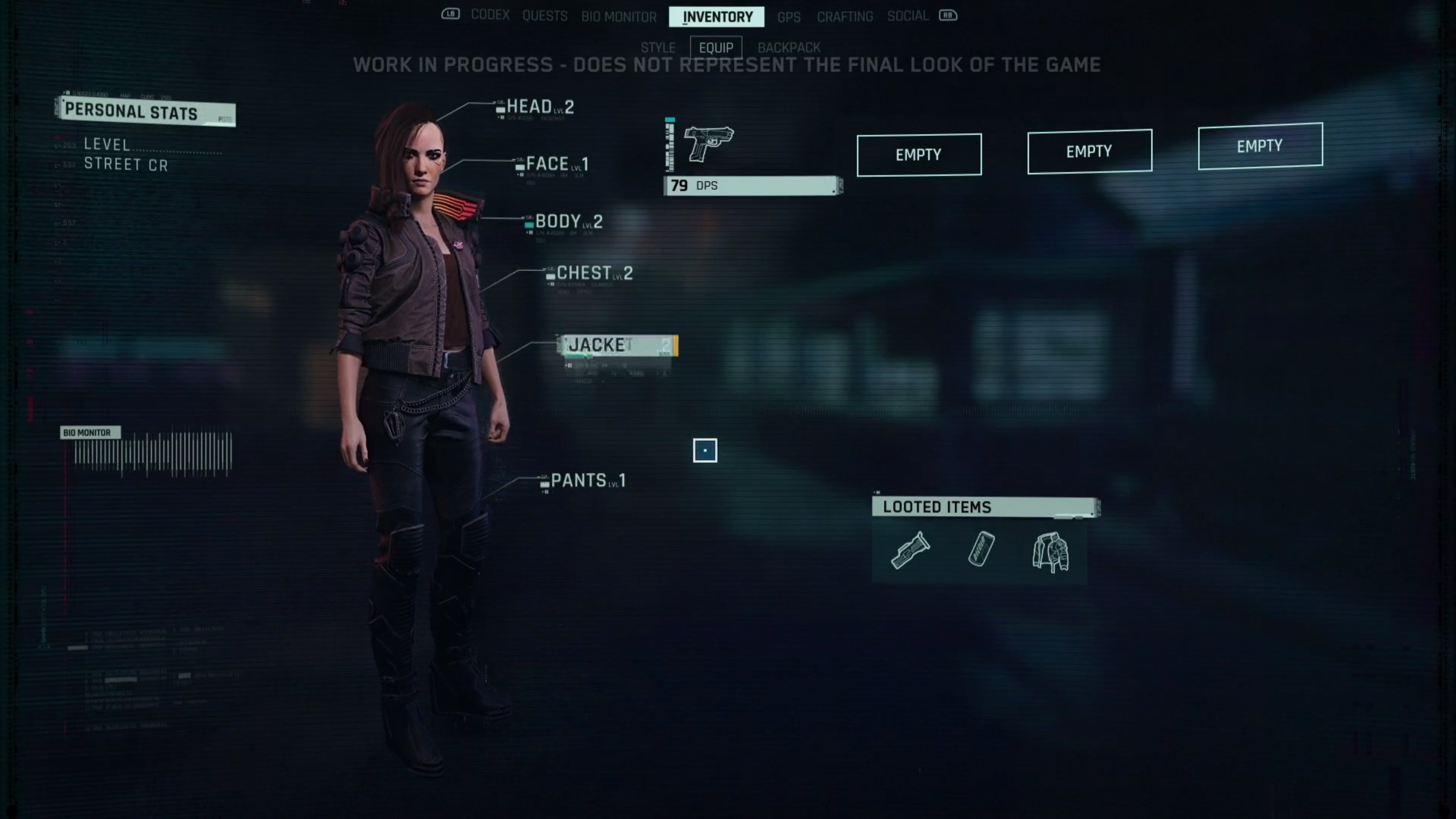Select the Equip sub-tab
Screen dimensions: 1456x819
coord(716,48)
